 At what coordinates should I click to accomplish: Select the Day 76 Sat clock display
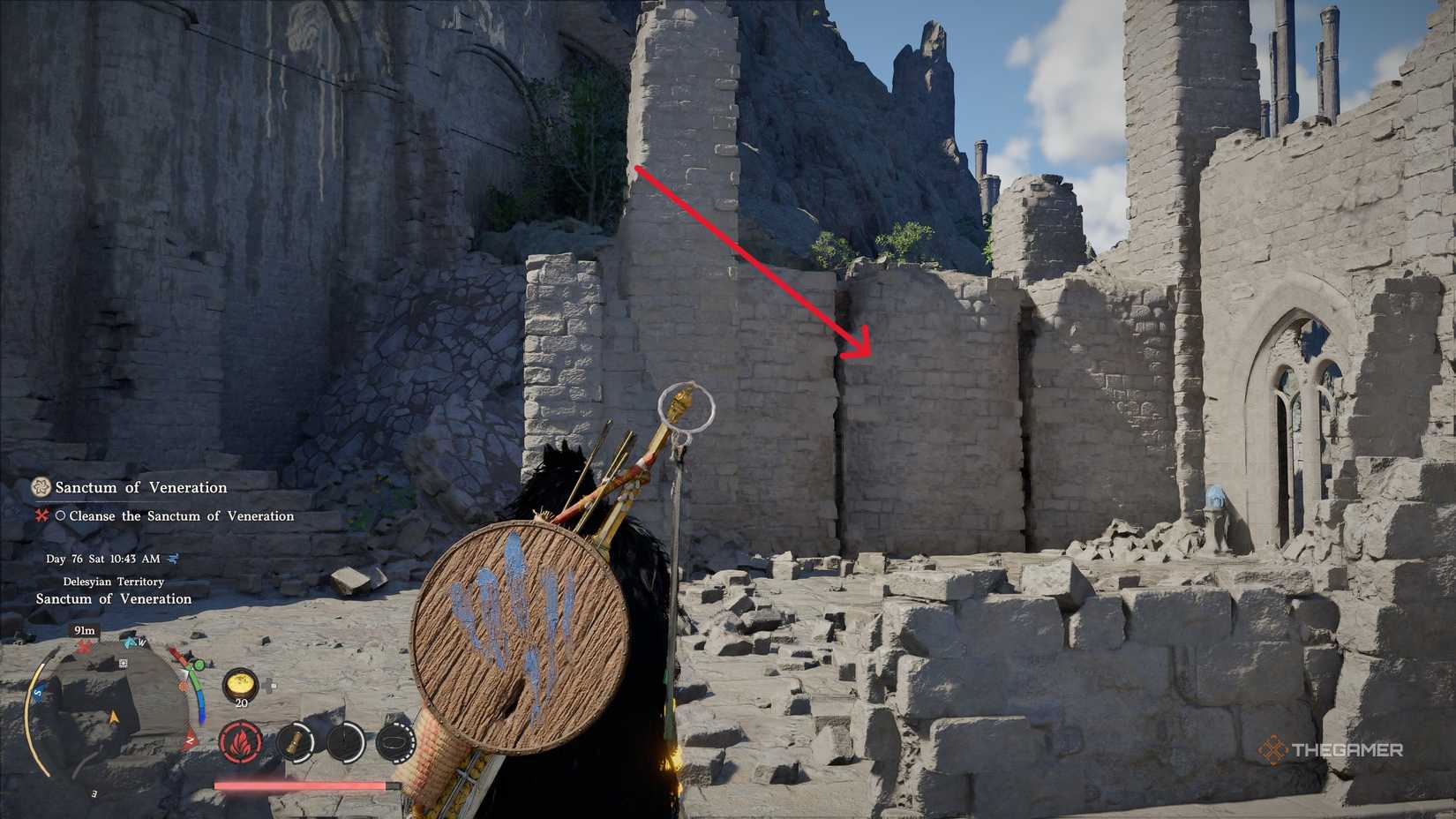[101, 559]
